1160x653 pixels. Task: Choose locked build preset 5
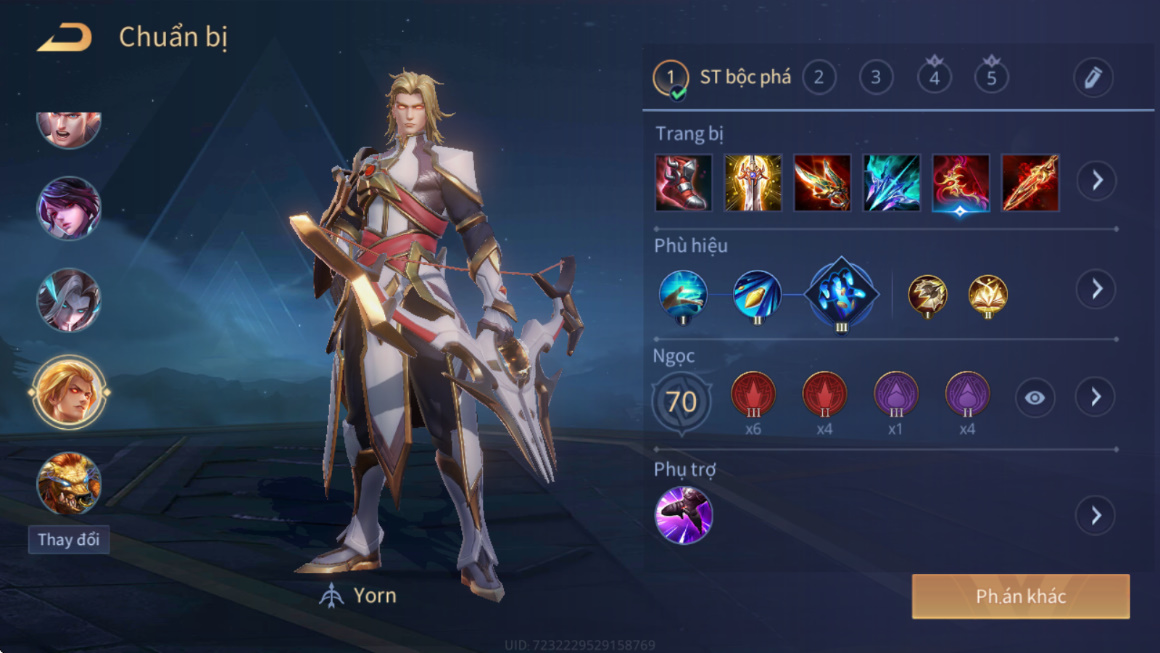tap(991, 77)
